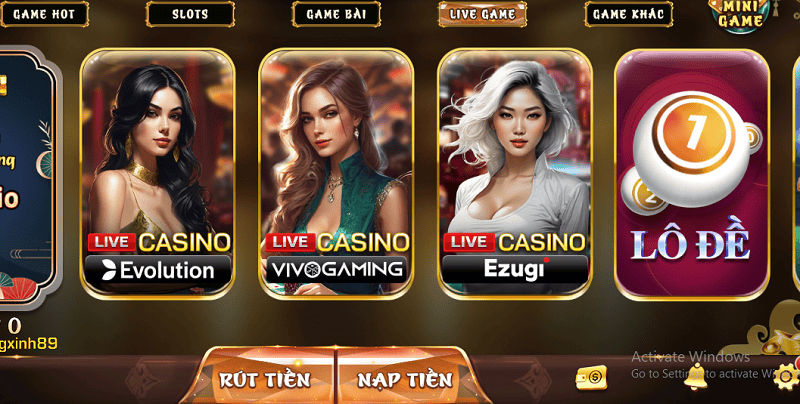Screen dimensions: 800x404
Task: Open the golden wallet icon
Action: [x=591, y=377]
